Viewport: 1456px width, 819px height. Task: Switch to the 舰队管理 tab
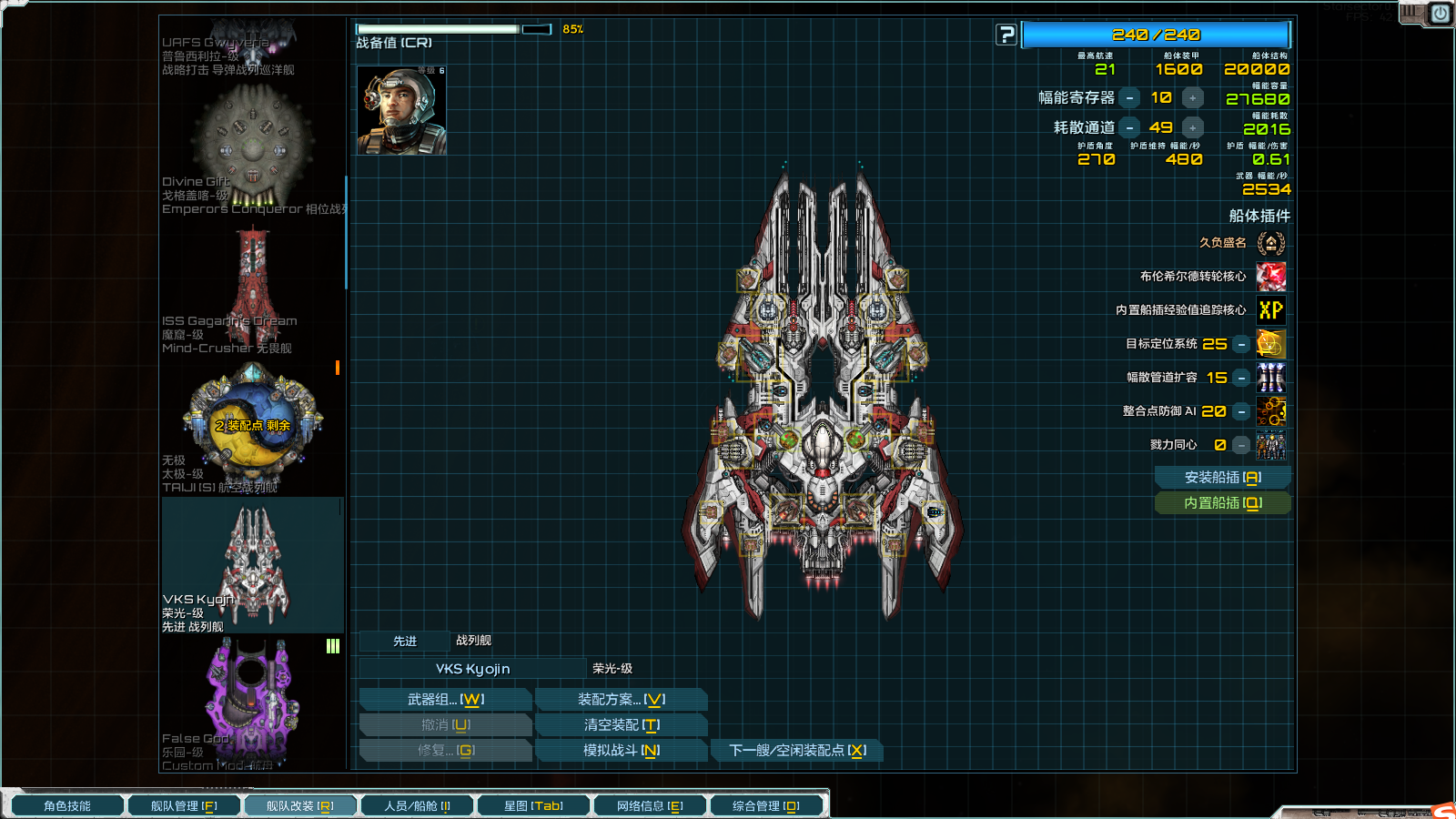coord(184,806)
